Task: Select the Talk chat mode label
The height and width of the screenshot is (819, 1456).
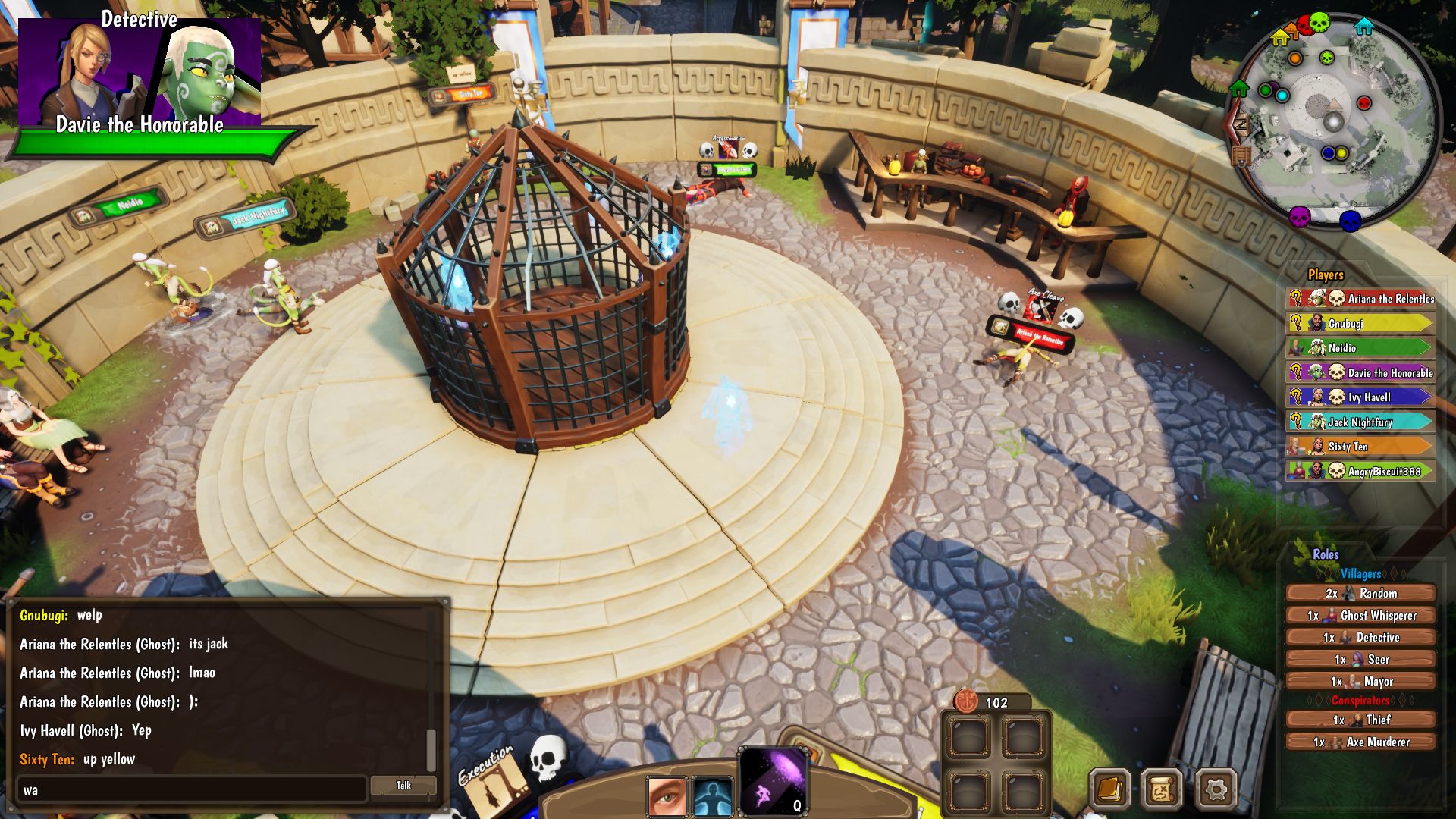Action: point(404,786)
